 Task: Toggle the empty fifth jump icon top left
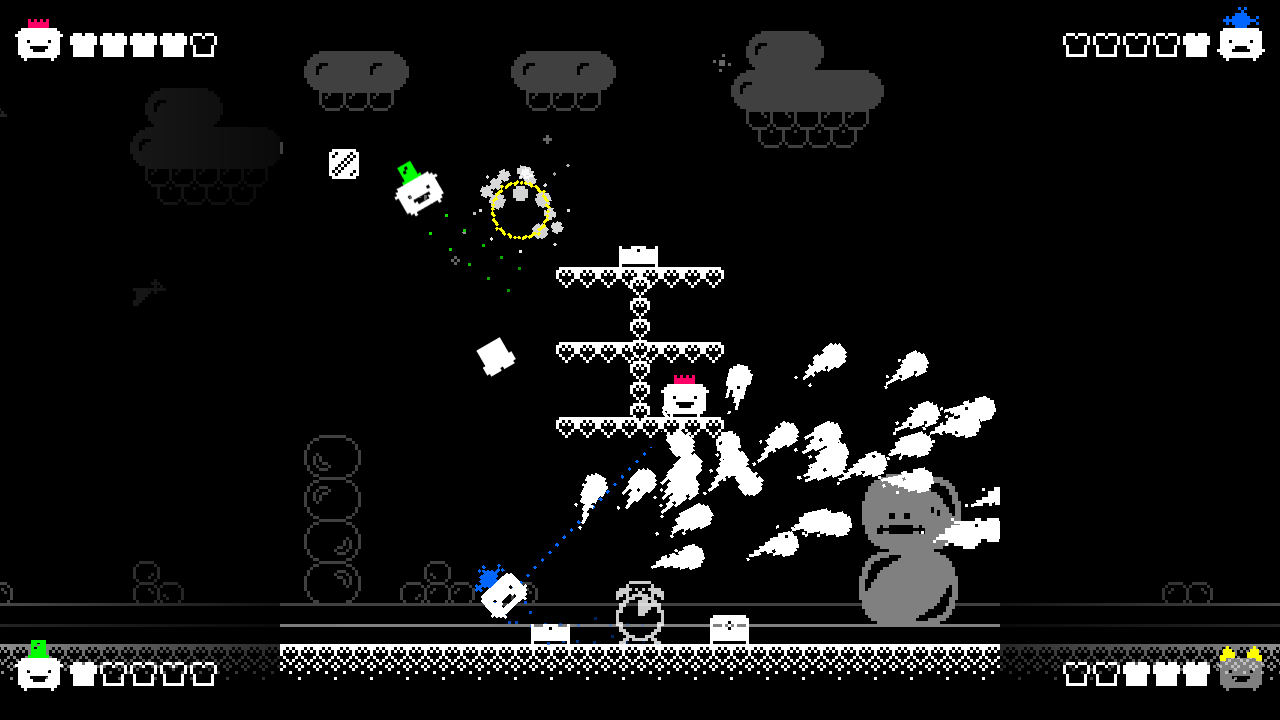201,43
